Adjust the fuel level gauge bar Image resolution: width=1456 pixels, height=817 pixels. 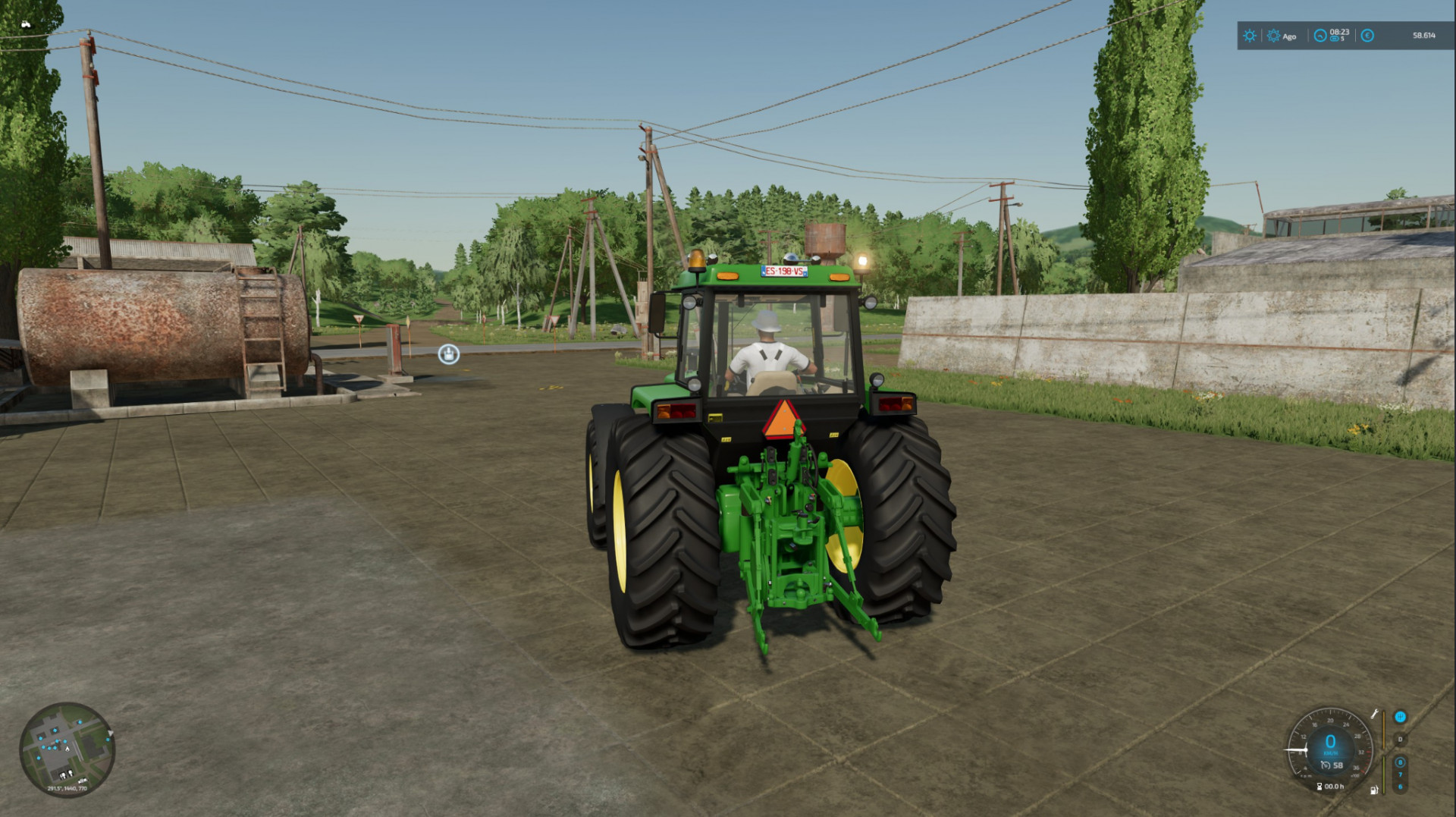point(1383,774)
